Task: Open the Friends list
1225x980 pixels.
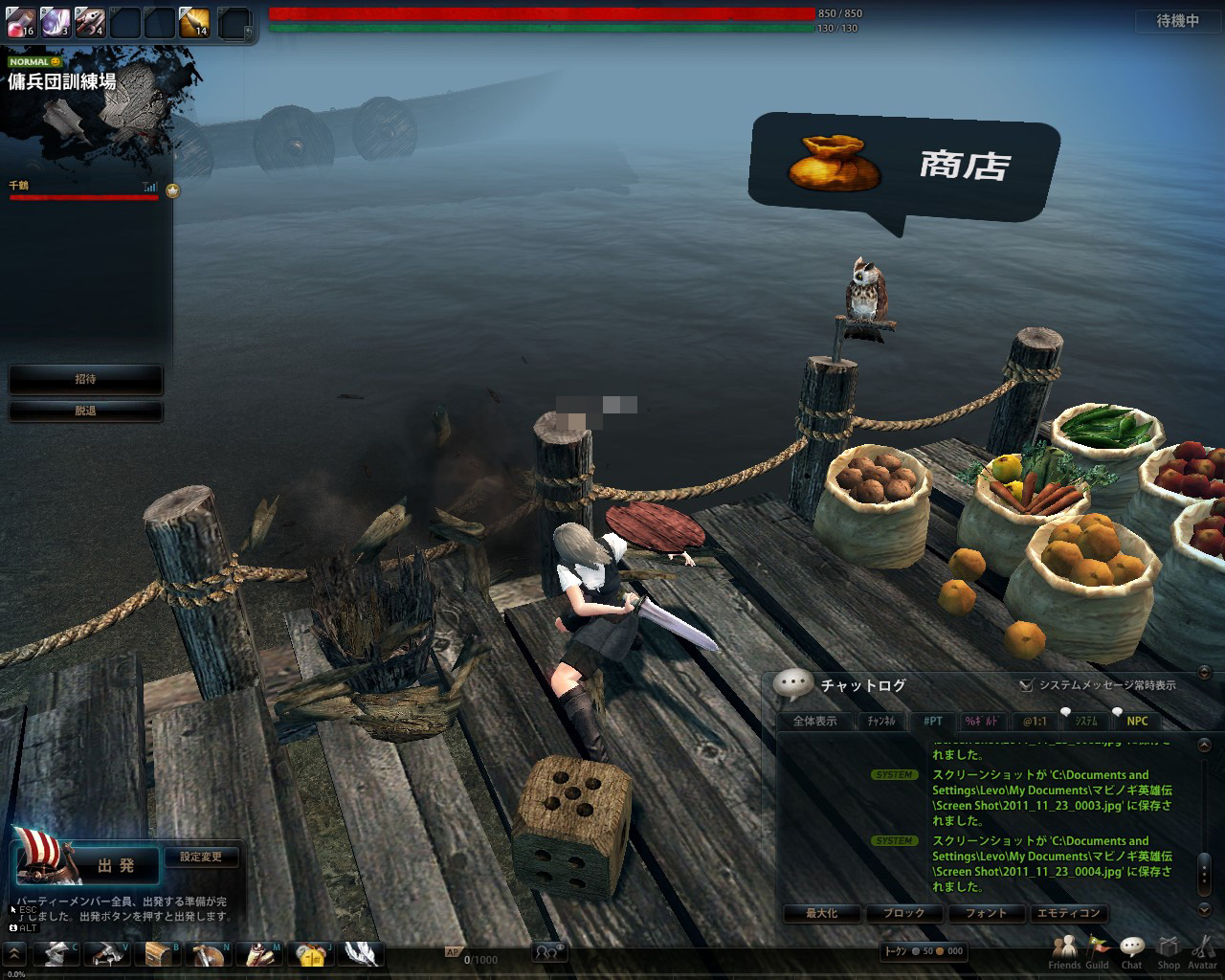Action: (x=1063, y=950)
